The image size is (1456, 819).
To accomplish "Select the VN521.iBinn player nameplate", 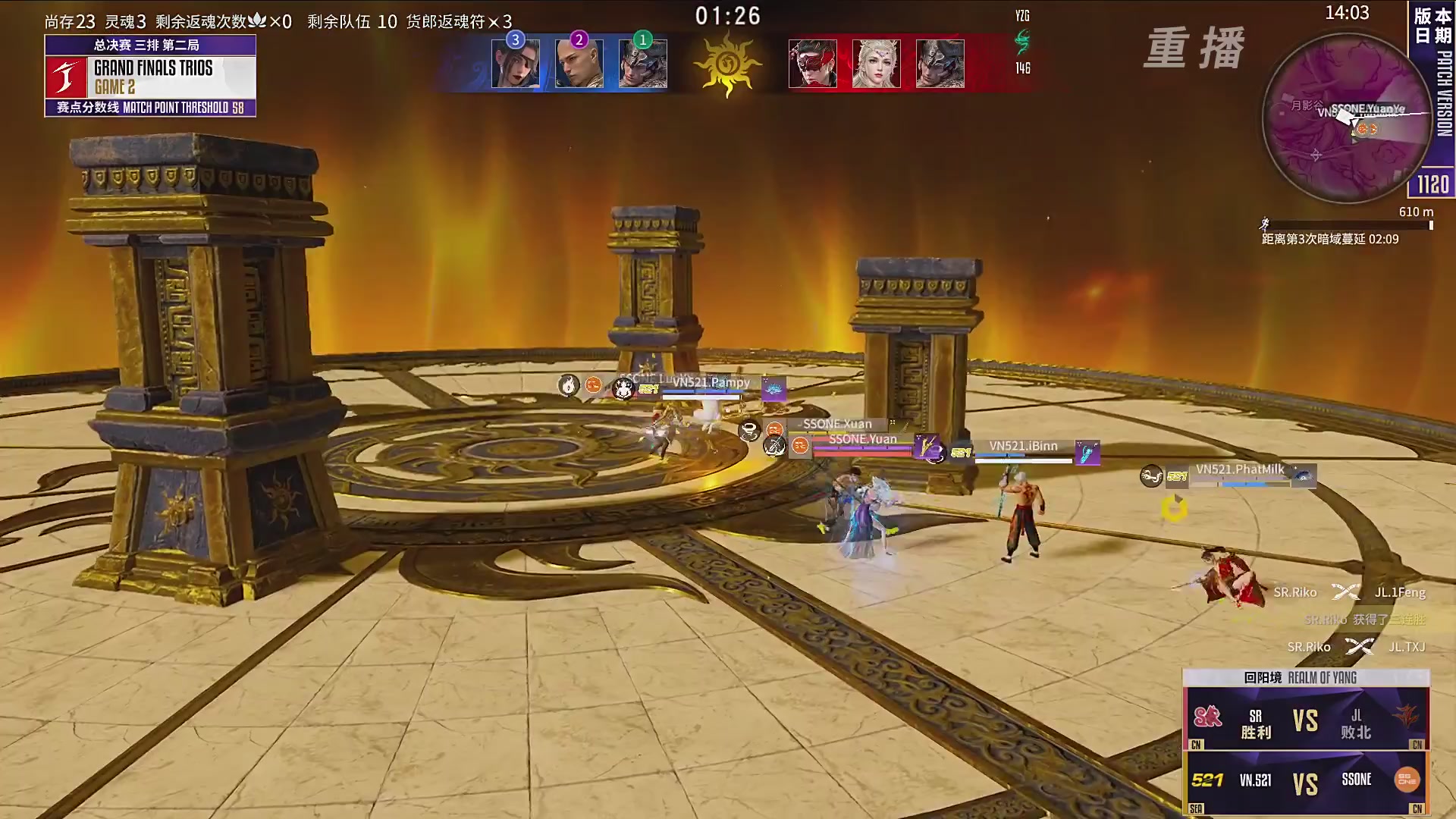I will coord(1023,447).
